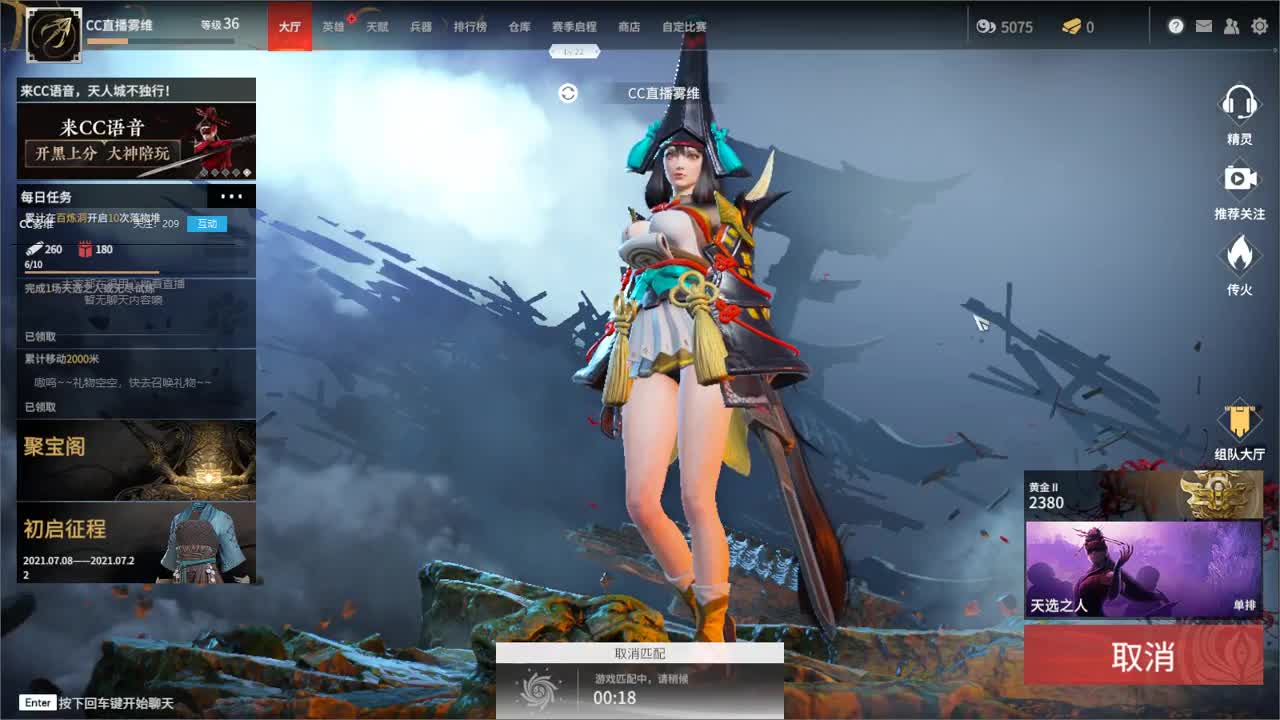Click the help question mark icon
1280x720 pixels.
point(1177,27)
